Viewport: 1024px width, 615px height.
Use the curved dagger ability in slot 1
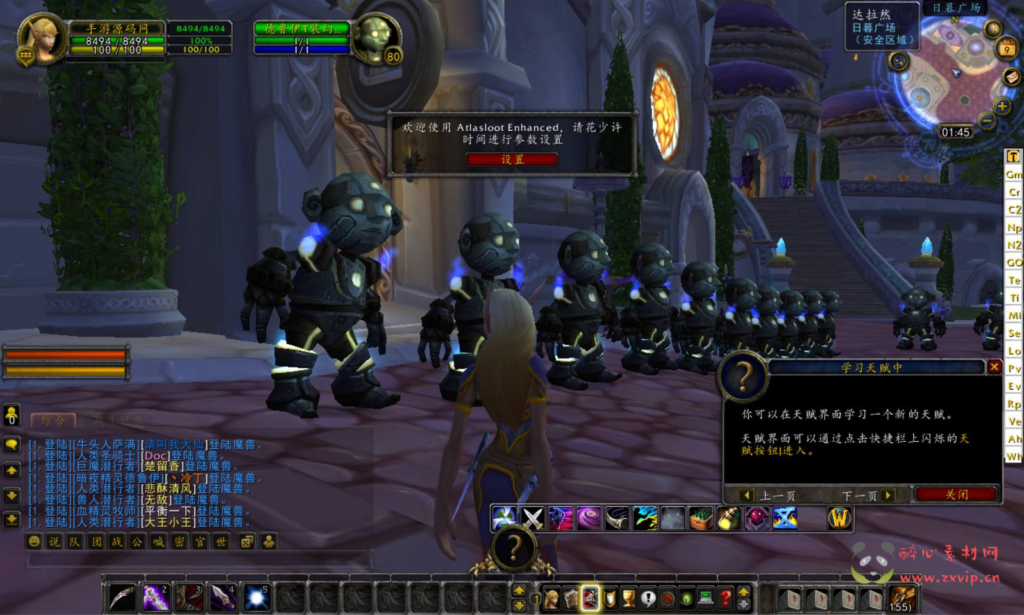click(x=122, y=597)
